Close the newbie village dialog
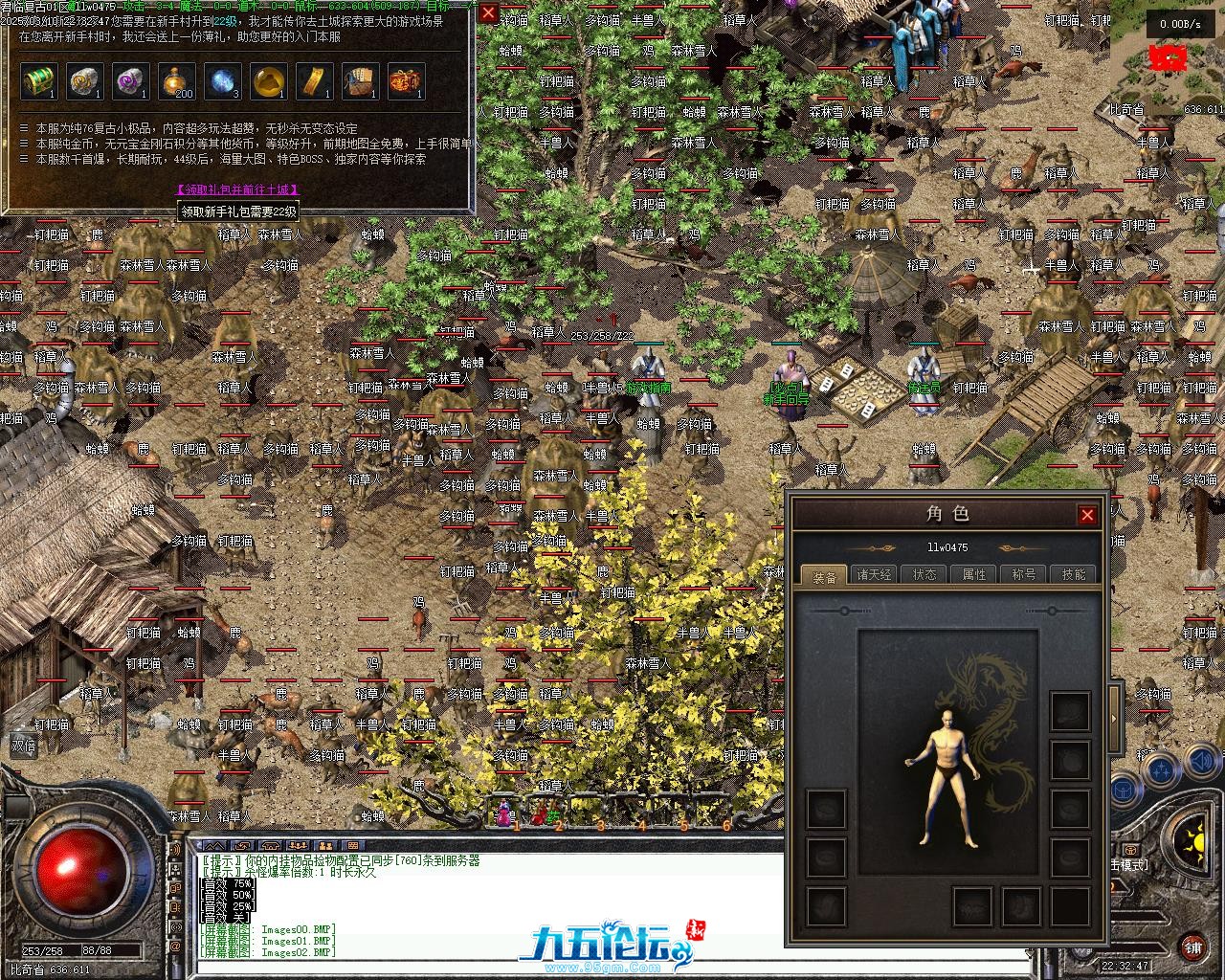1225x980 pixels. (x=488, y=12)
